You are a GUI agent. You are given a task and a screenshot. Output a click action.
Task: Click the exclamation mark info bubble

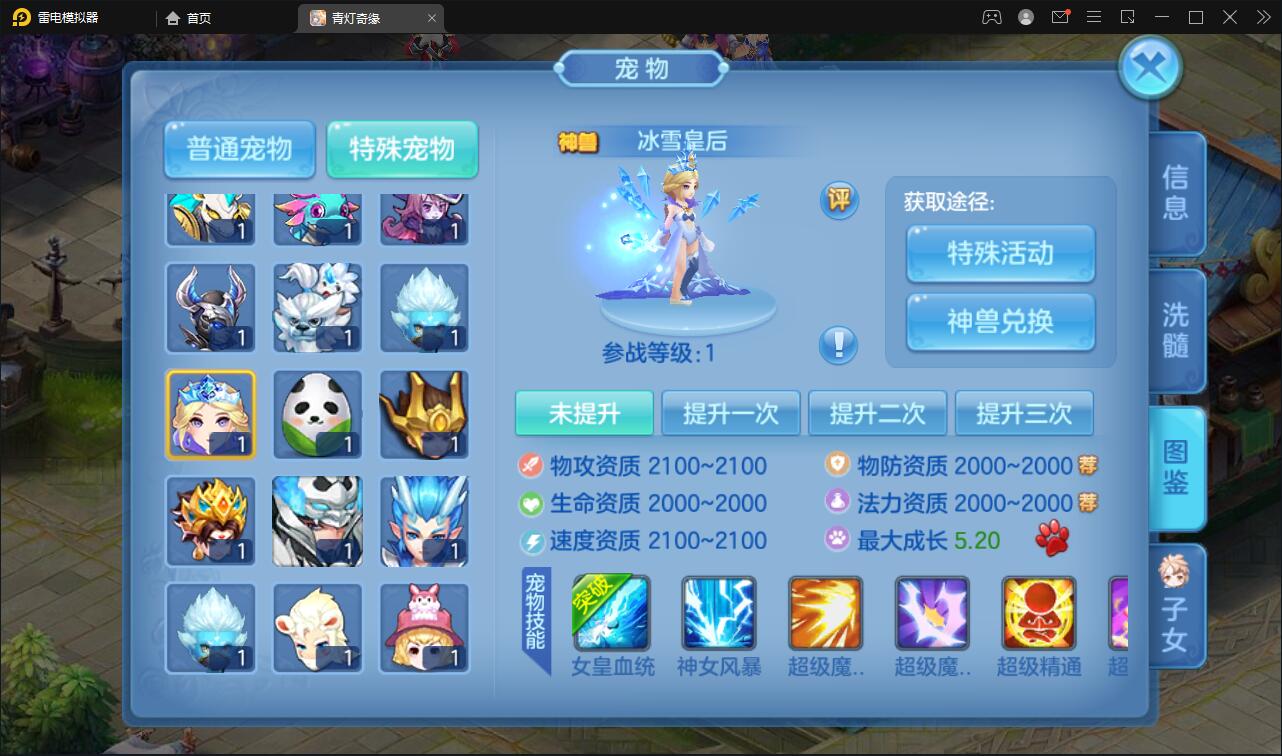coord(839,345)
